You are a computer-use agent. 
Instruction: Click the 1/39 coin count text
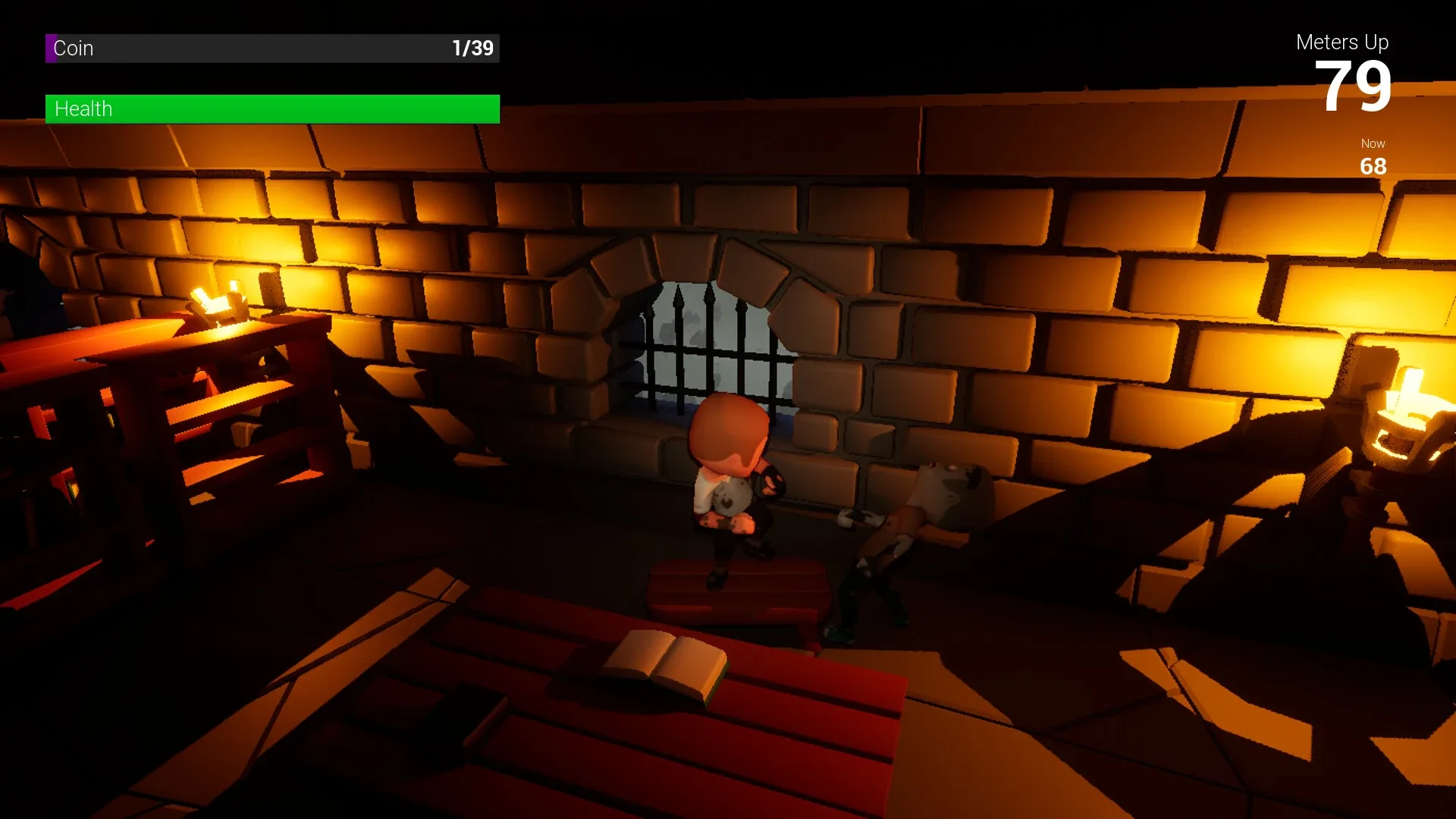(x=472, y=48)
